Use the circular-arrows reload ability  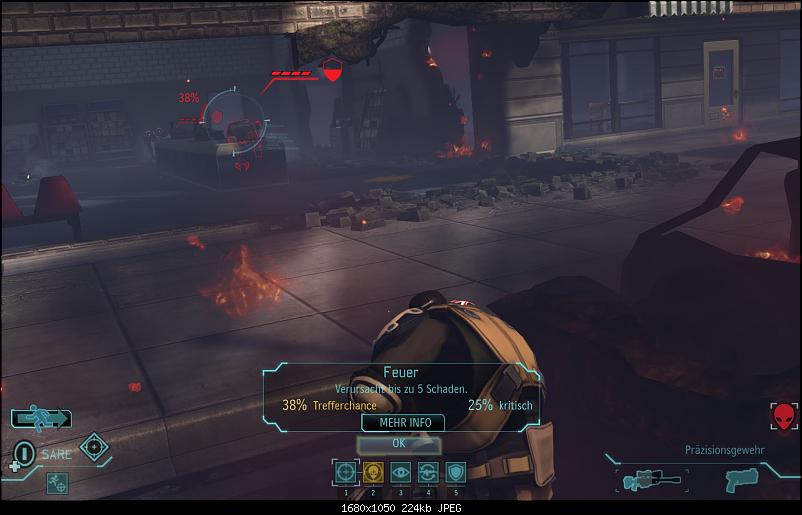428,472
